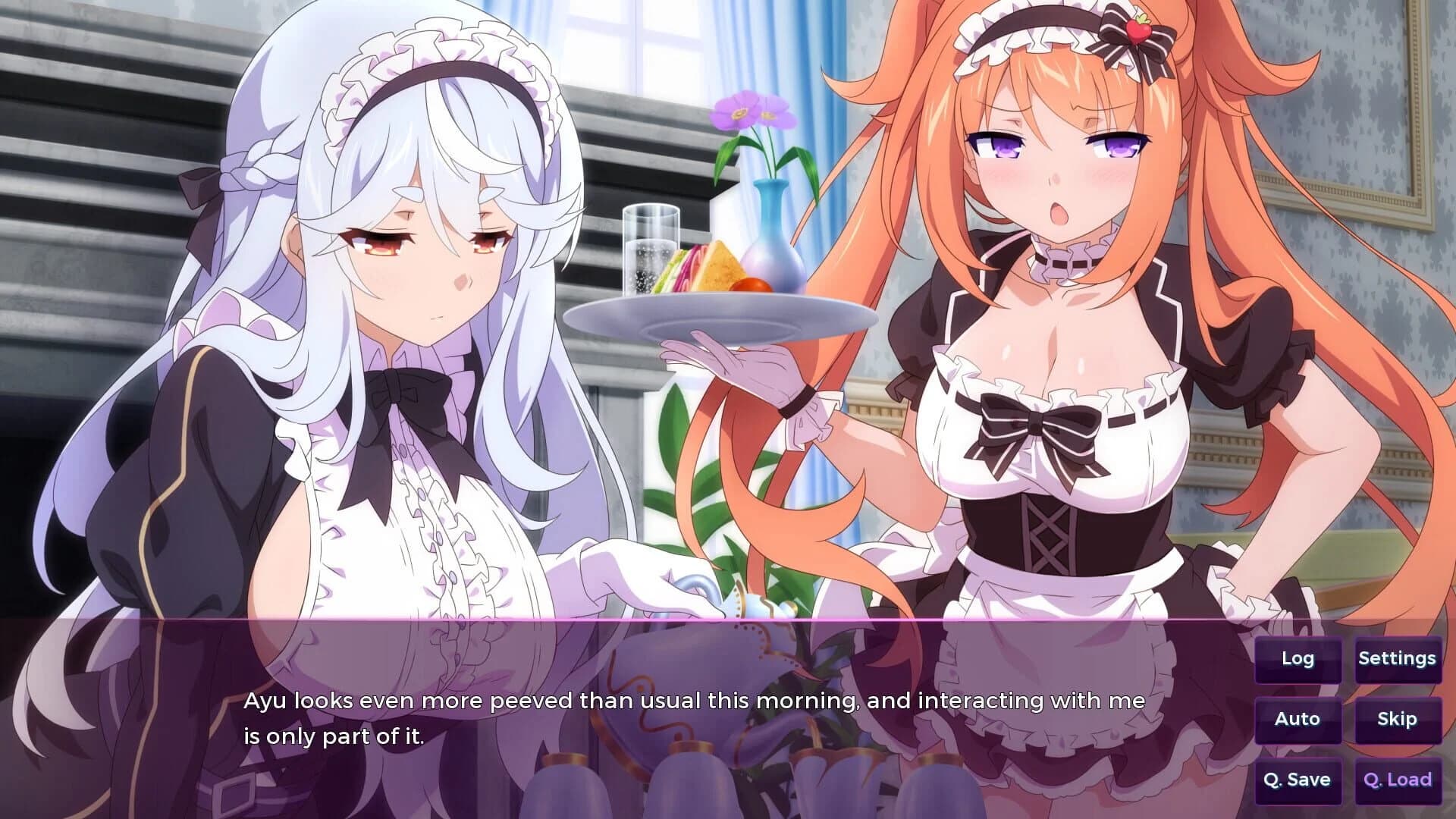This screenshot has width=1456, height=819.
Task: Enable Auto mode for dialogue
Action: [1298, 719]
